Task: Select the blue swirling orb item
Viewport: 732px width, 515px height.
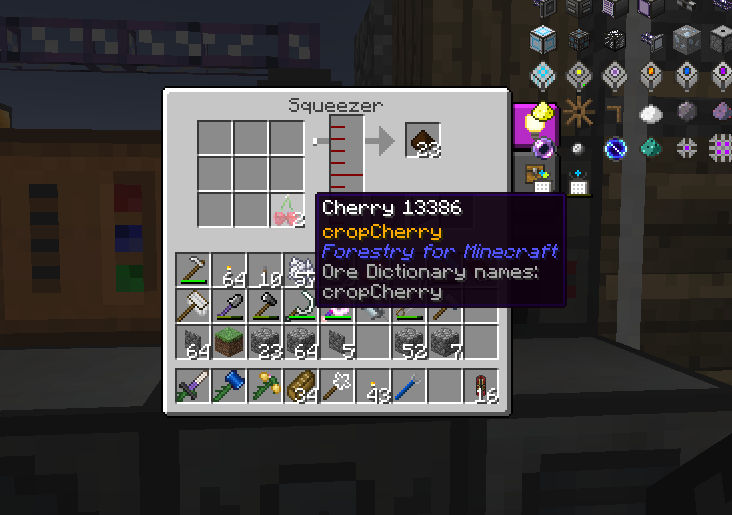Action: click(x=614, y=148)
